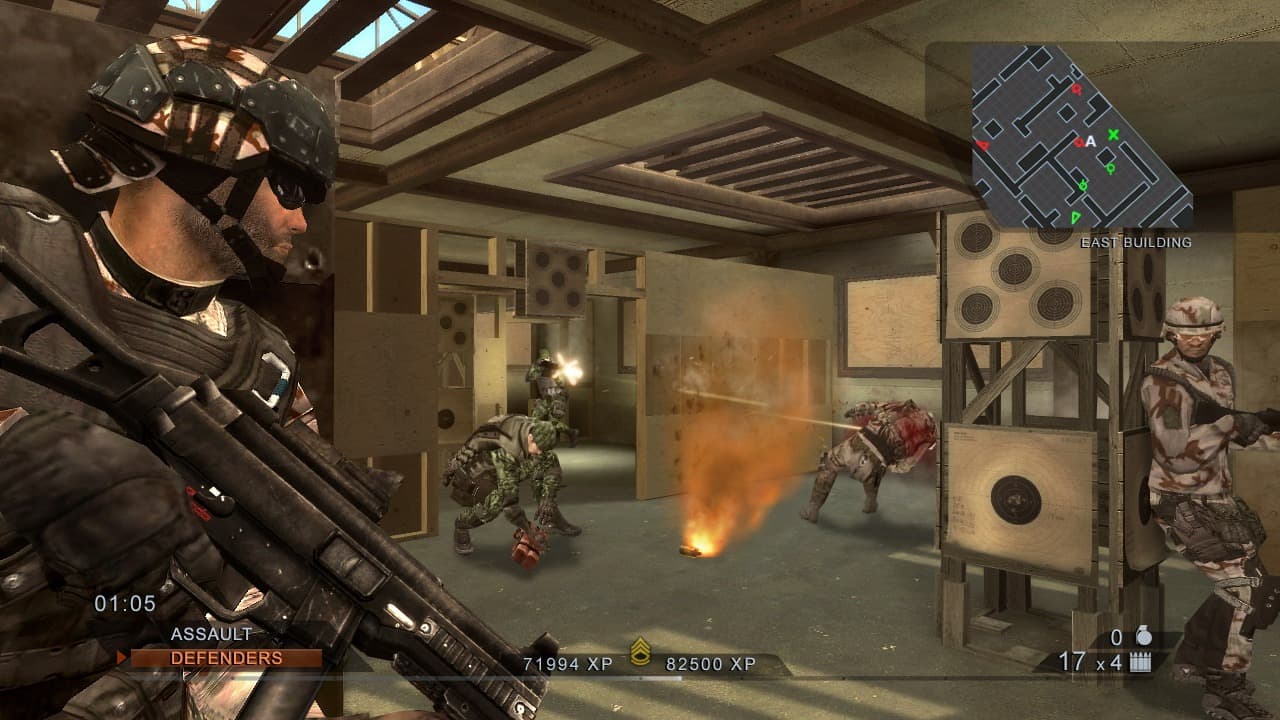Click the ammo magazine icon next to x4
1280x720 pixels.
1141,661
